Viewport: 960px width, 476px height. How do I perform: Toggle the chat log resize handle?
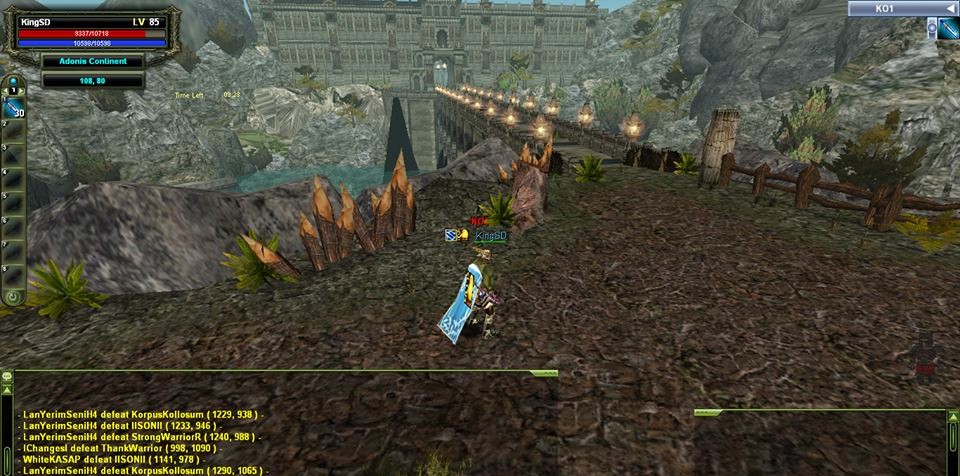(x=543, y=373)
